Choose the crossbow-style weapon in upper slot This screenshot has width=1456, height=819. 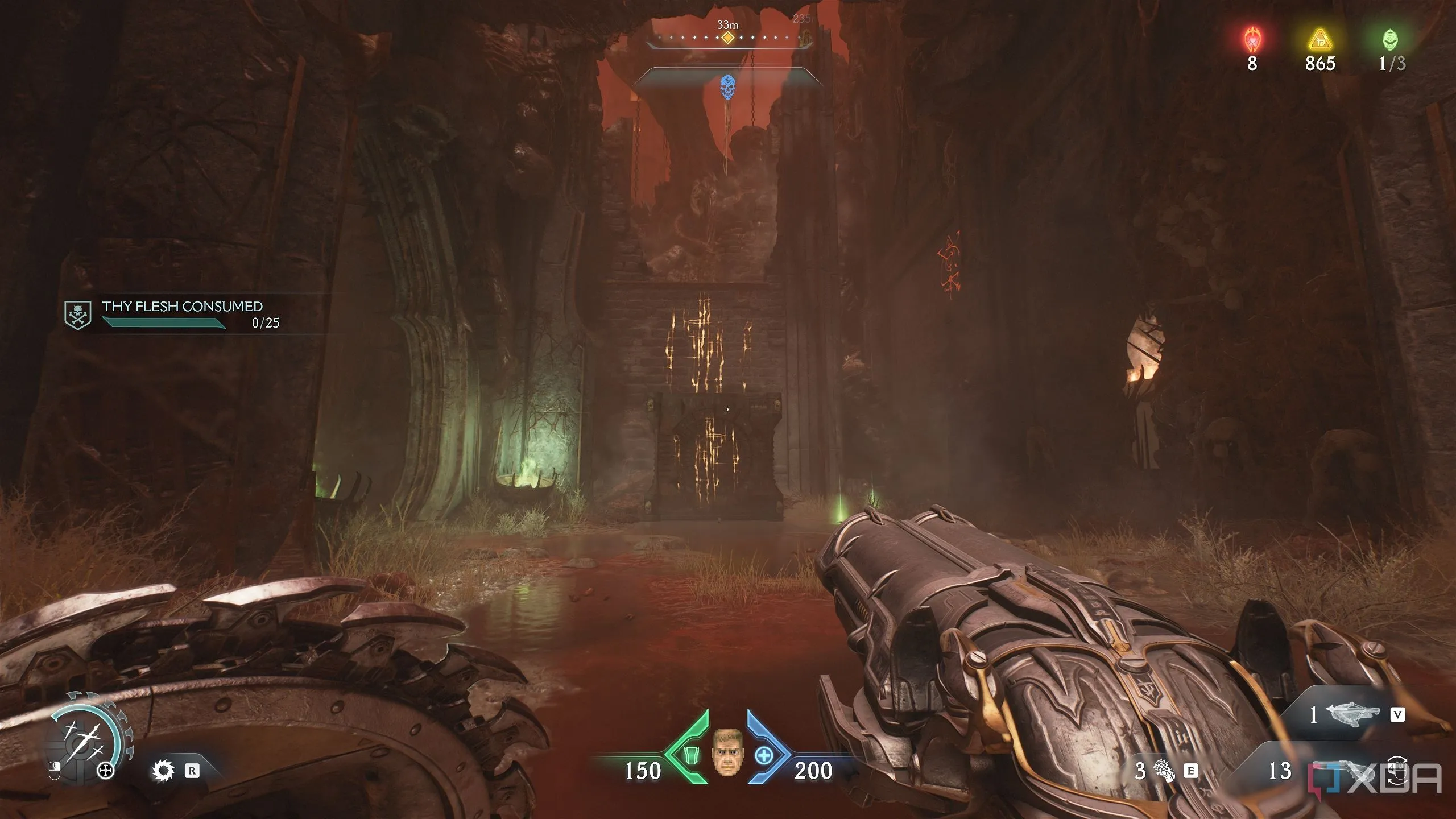tap(1352, 714)
